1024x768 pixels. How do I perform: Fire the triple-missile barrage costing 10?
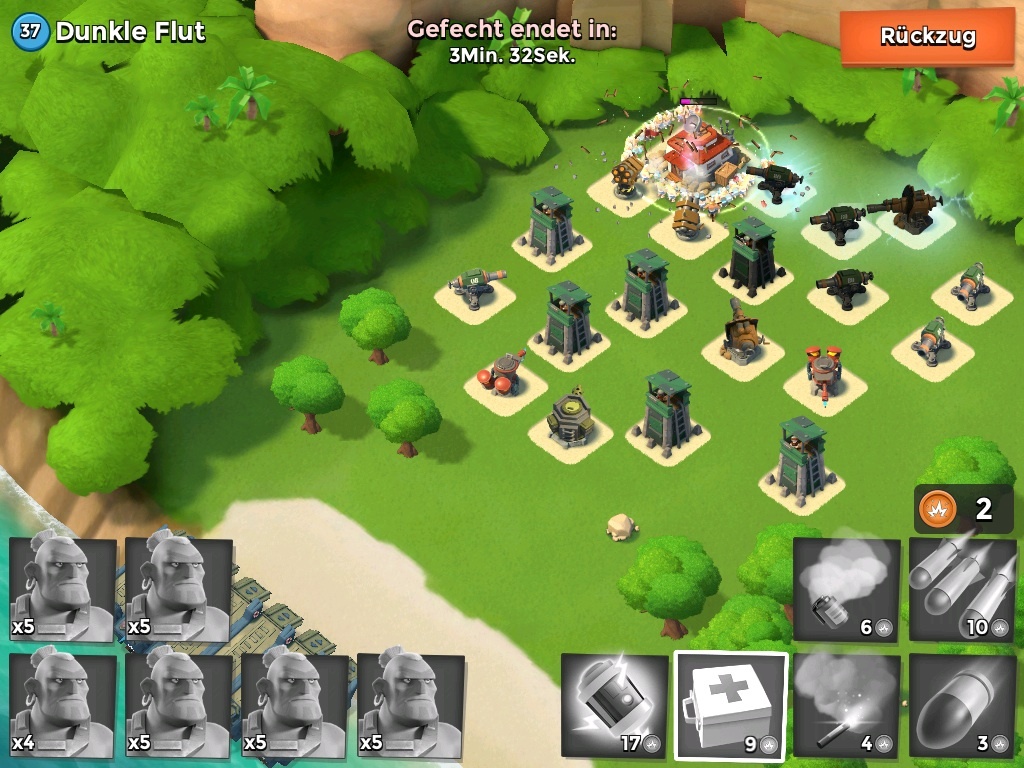pos(962,590)
